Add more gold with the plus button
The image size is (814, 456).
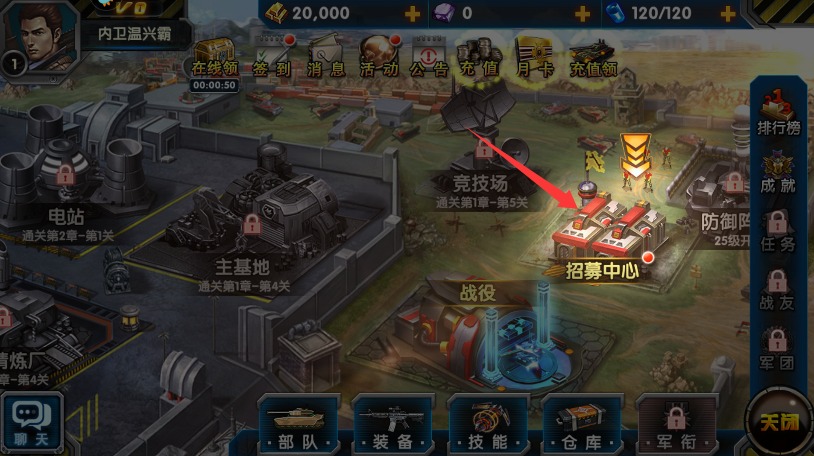click(412, 14)
